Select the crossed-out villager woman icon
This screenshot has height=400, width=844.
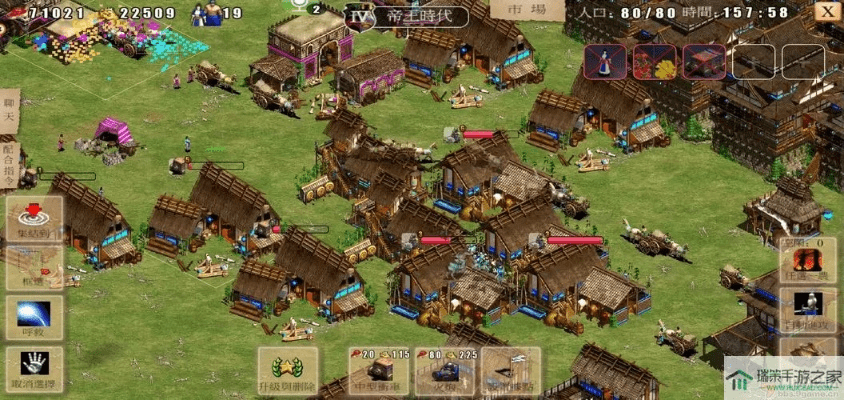point(606,62)
